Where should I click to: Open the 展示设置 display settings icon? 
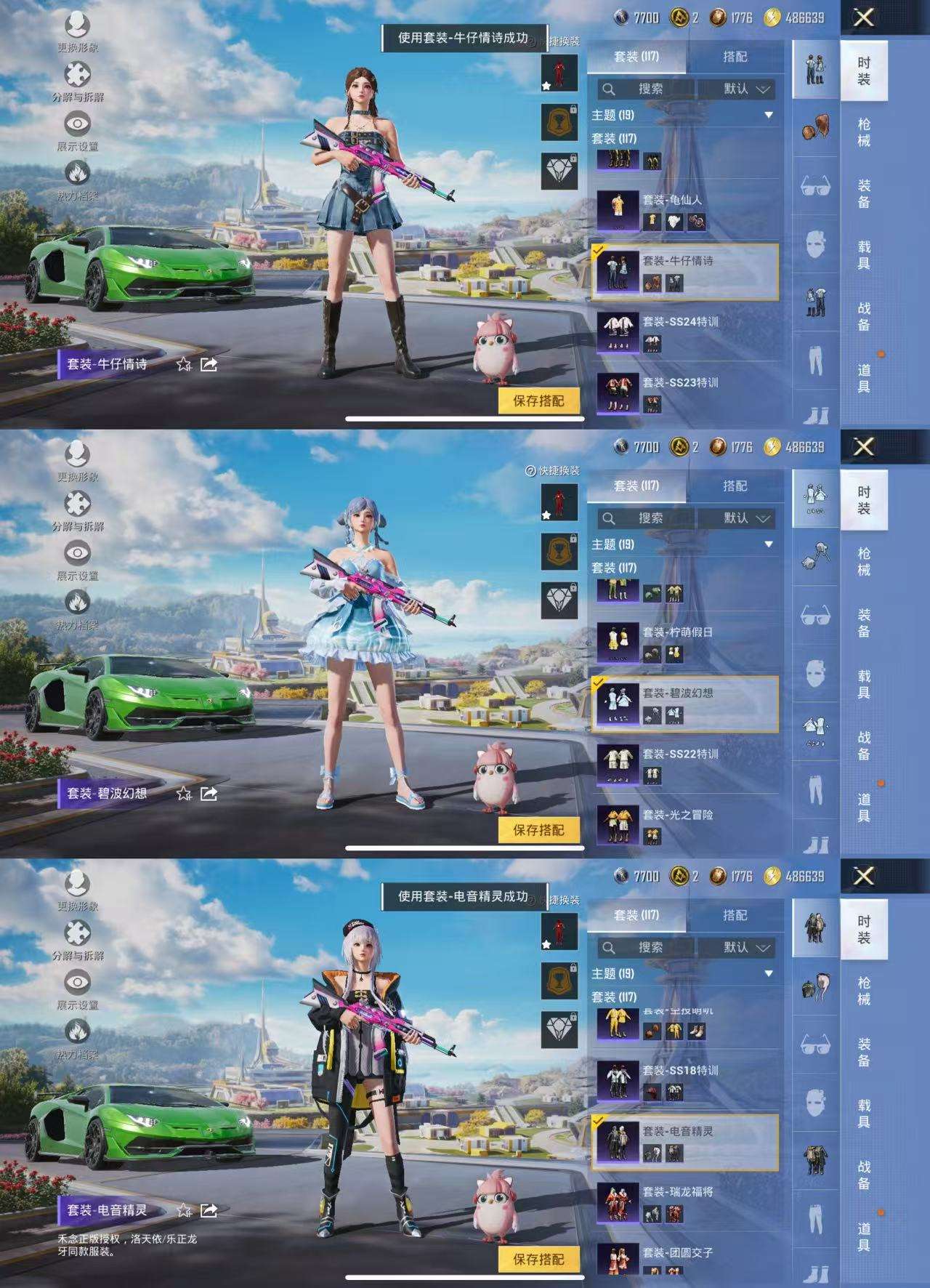tap(78, 121)
